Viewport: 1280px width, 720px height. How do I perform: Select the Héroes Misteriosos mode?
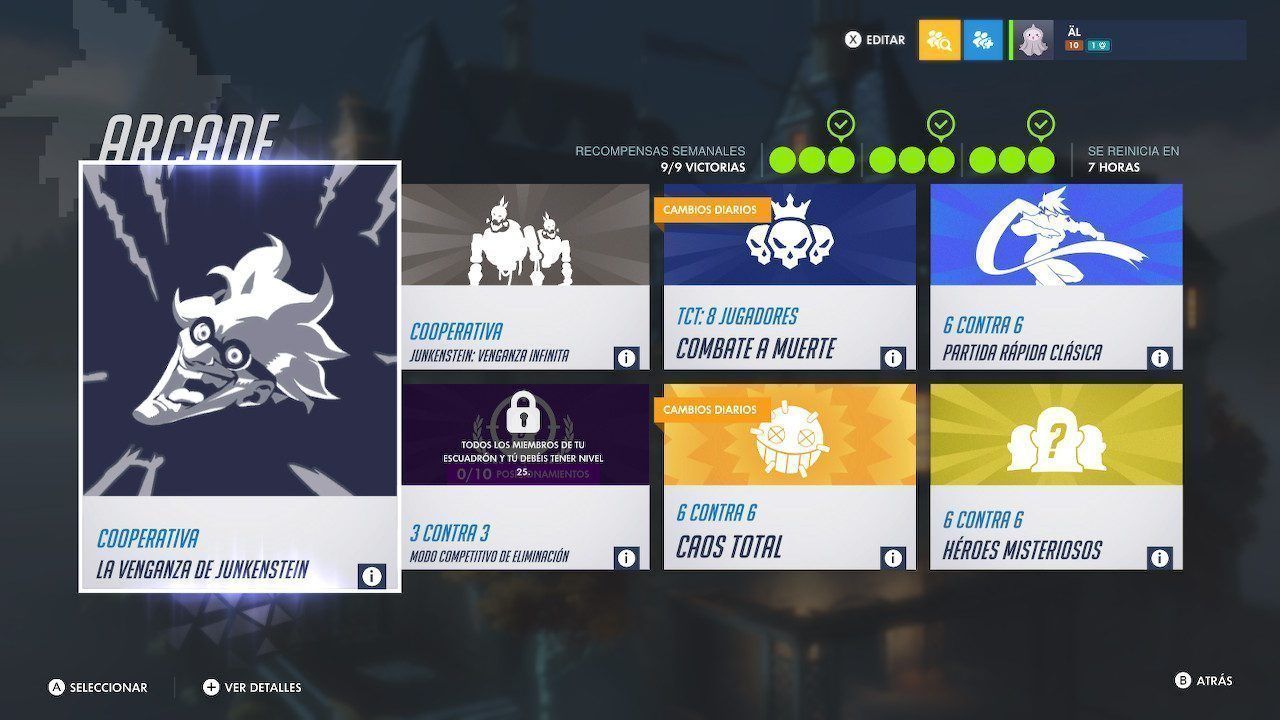click(1056, 475)
